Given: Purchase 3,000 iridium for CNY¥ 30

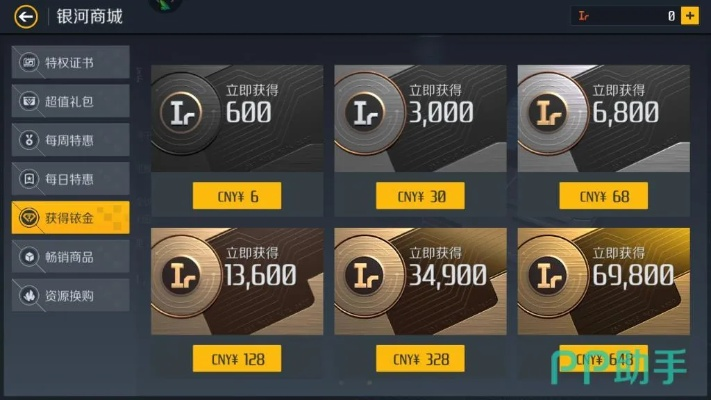Looking at the screenshot, I should 420,196.
